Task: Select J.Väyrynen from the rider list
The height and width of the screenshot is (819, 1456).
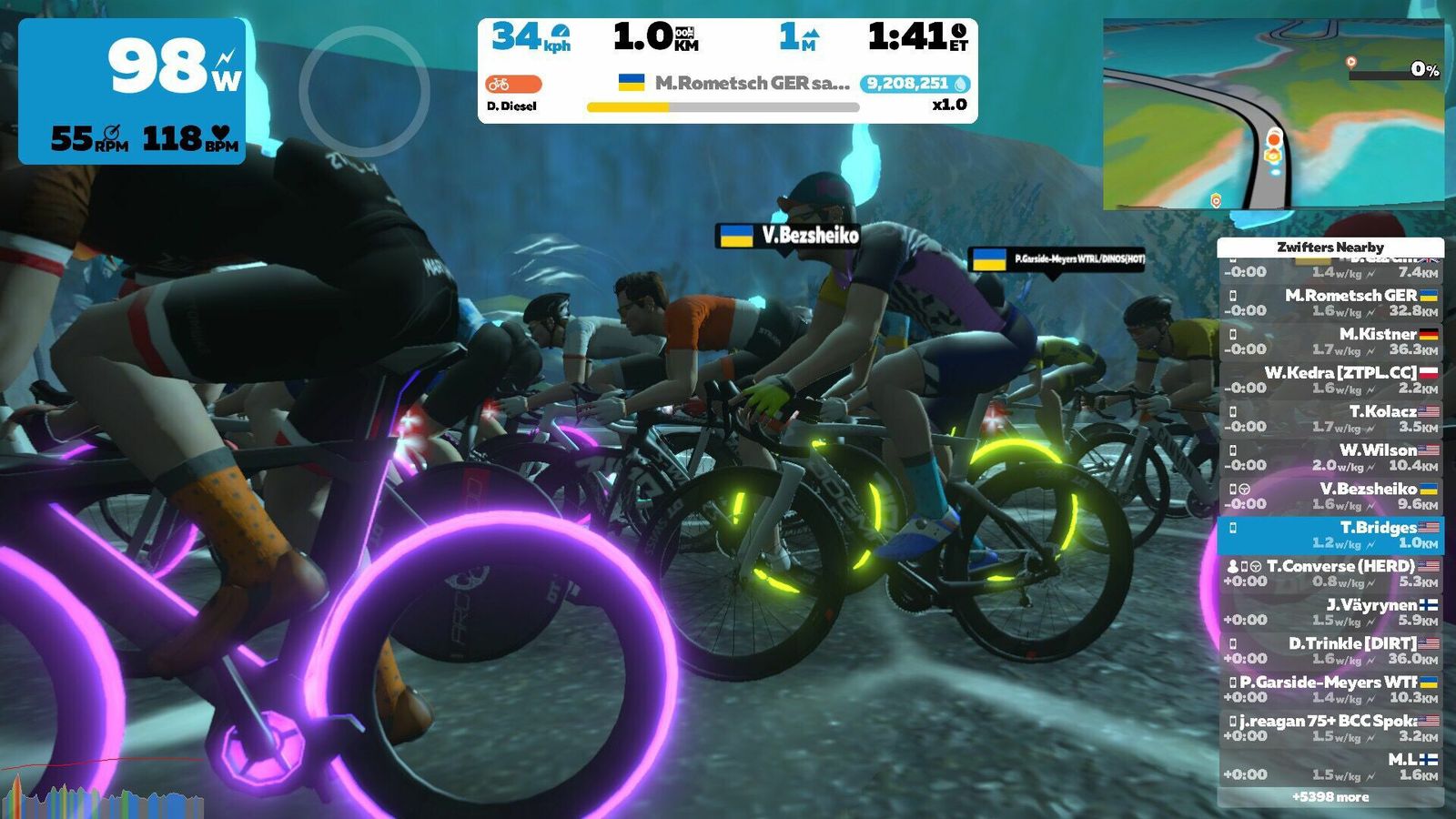Action: 1330,612
